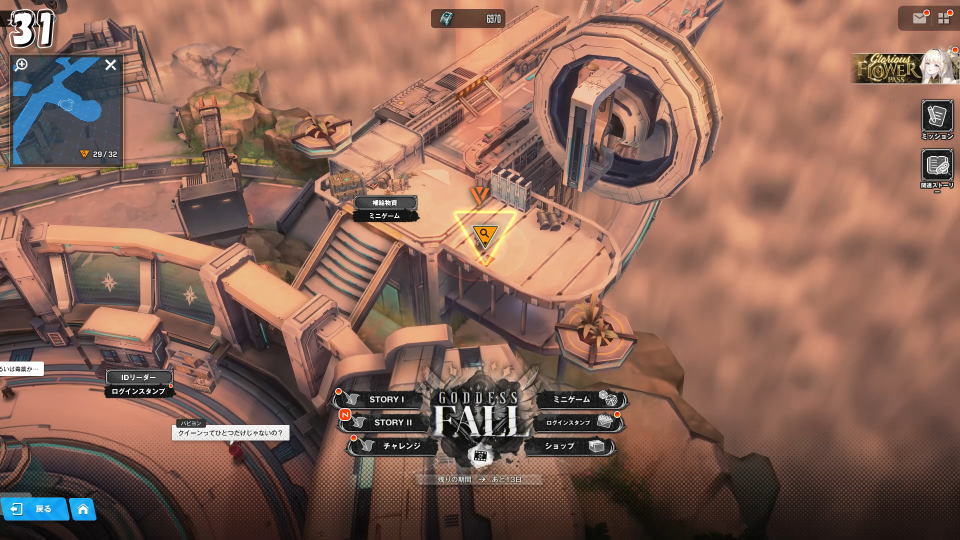Image resolution: width=960 pixels, height=540 pixels.
Task: Open the ミッション missions panel
Action: point(937,119)
